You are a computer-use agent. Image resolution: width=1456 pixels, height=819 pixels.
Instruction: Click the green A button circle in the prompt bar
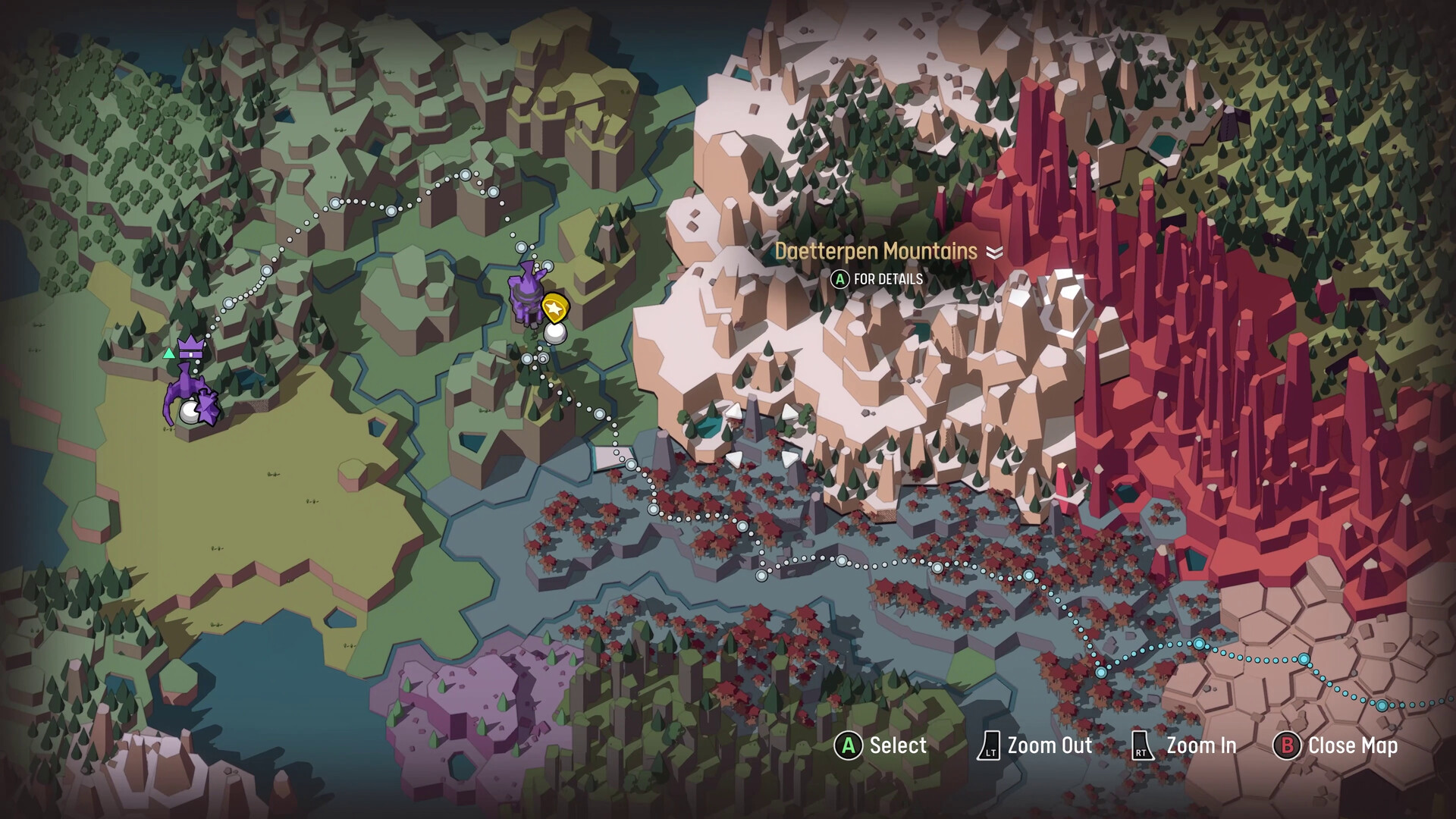click(x=848, y=745)
